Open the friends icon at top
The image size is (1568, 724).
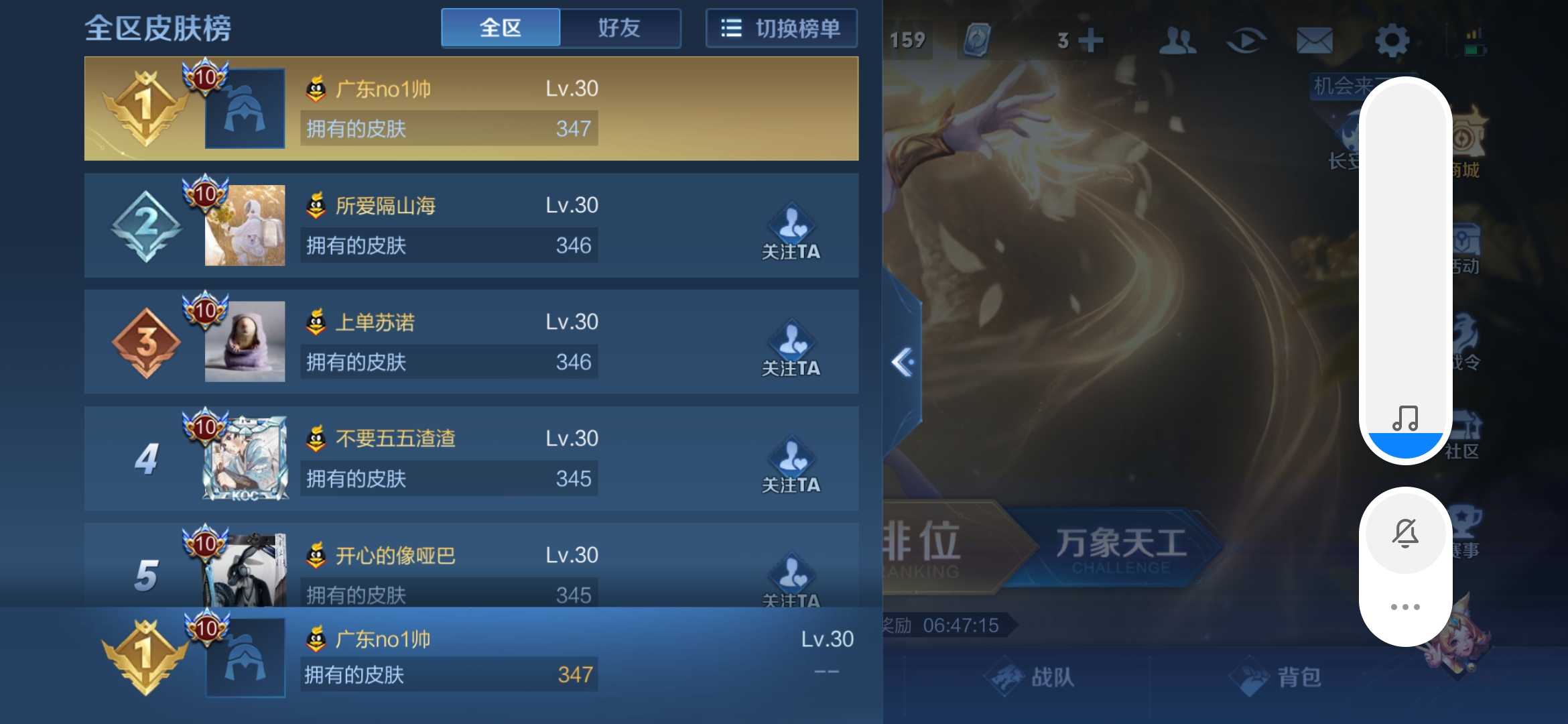(x=1178, y=40)
